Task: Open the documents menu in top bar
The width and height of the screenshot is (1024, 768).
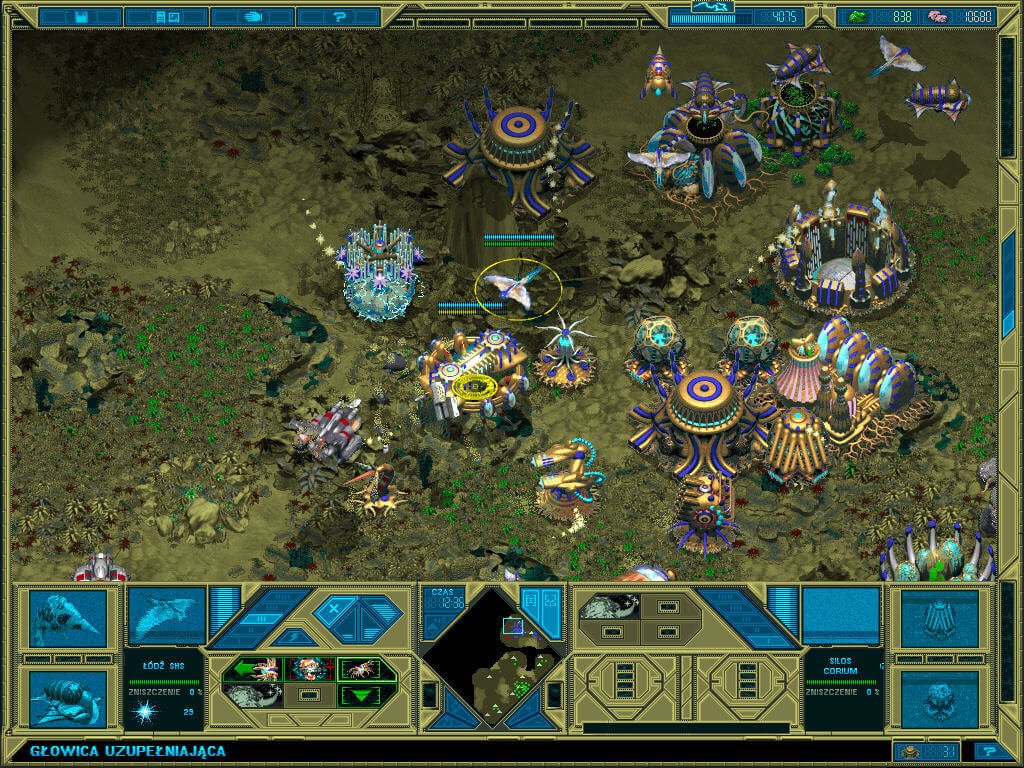Action: coord(168,17)
